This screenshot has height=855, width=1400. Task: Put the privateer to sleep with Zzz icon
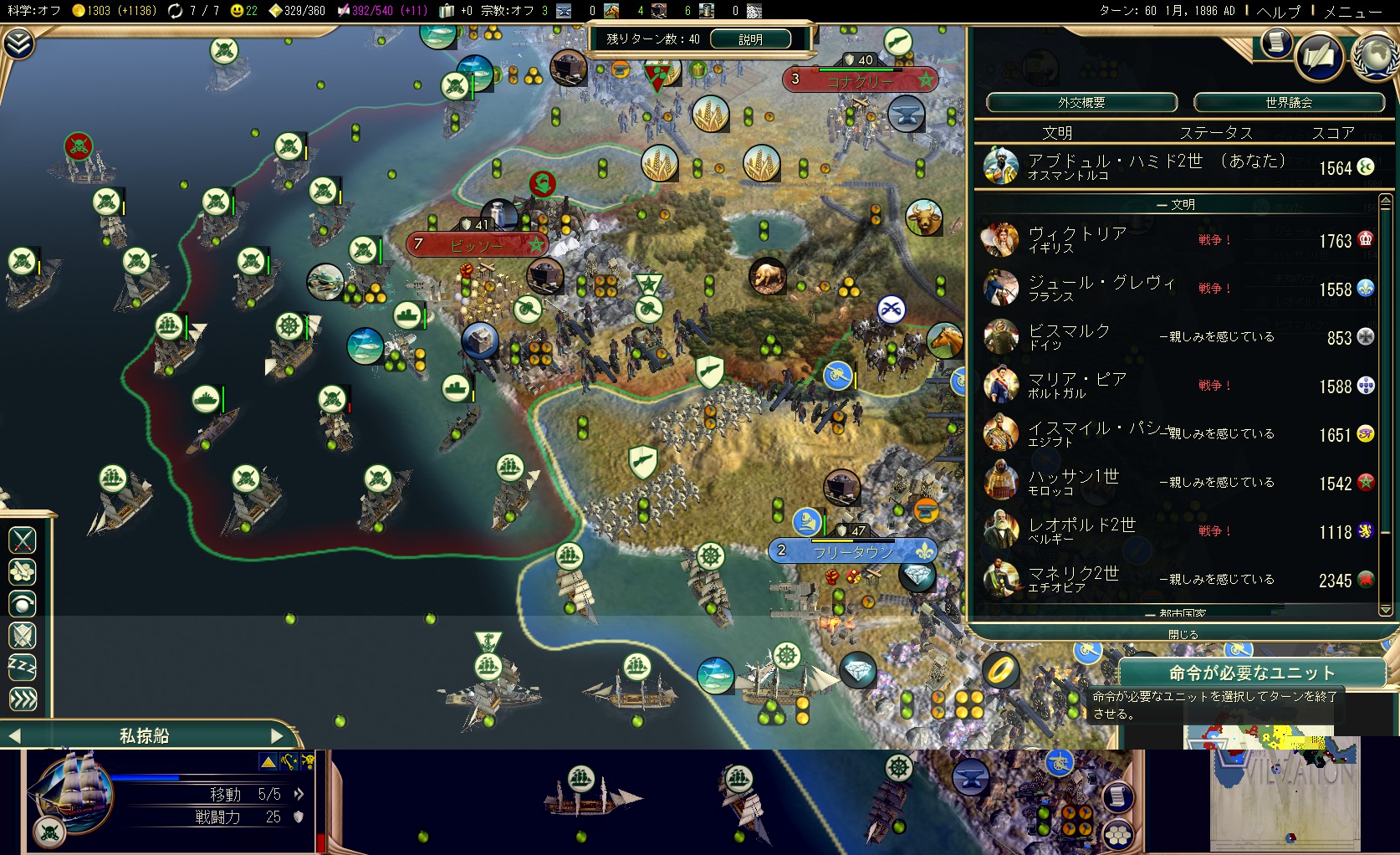coord(23,667)
